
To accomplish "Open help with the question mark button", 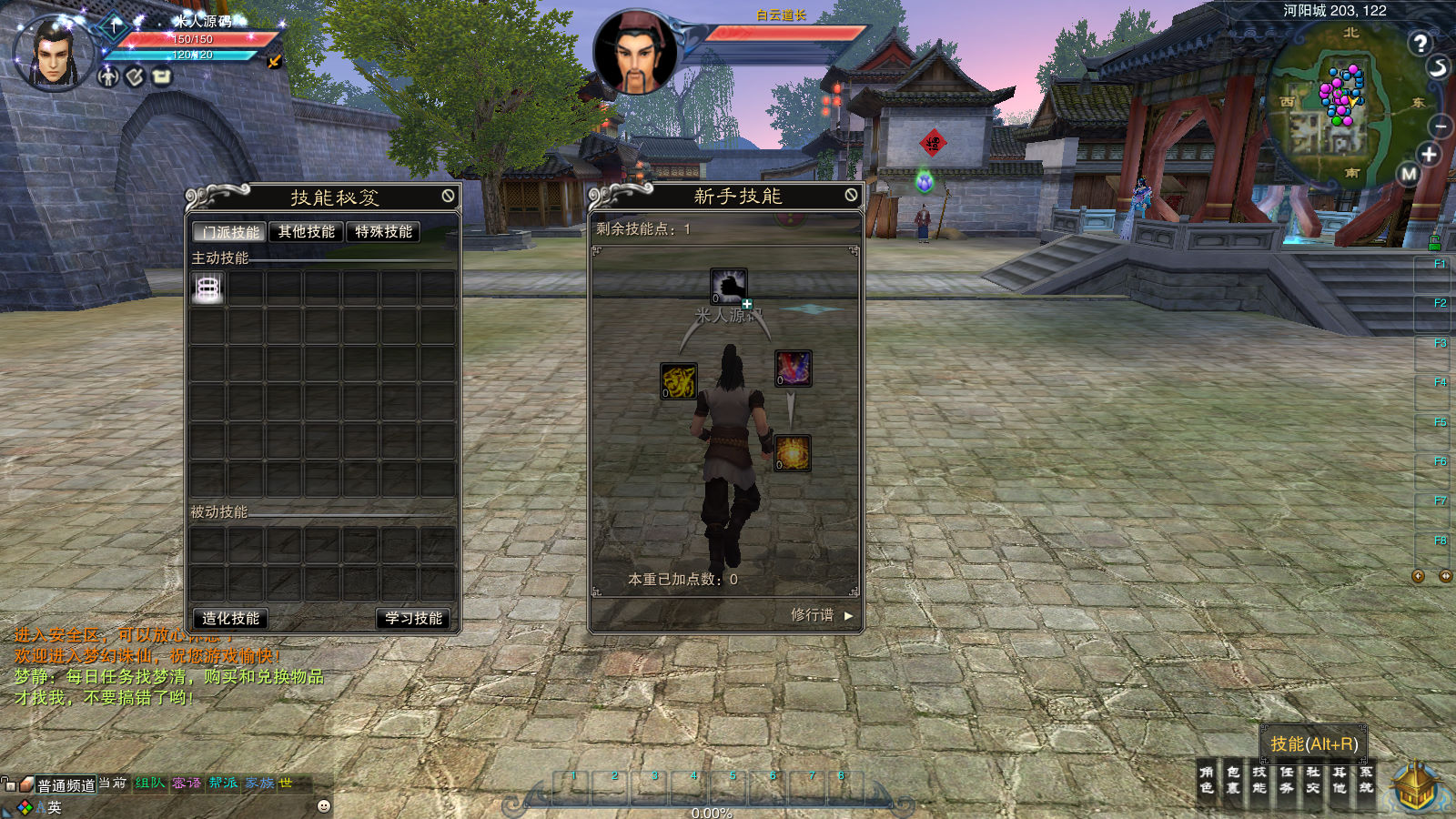I will click(x=1420, y=43).
